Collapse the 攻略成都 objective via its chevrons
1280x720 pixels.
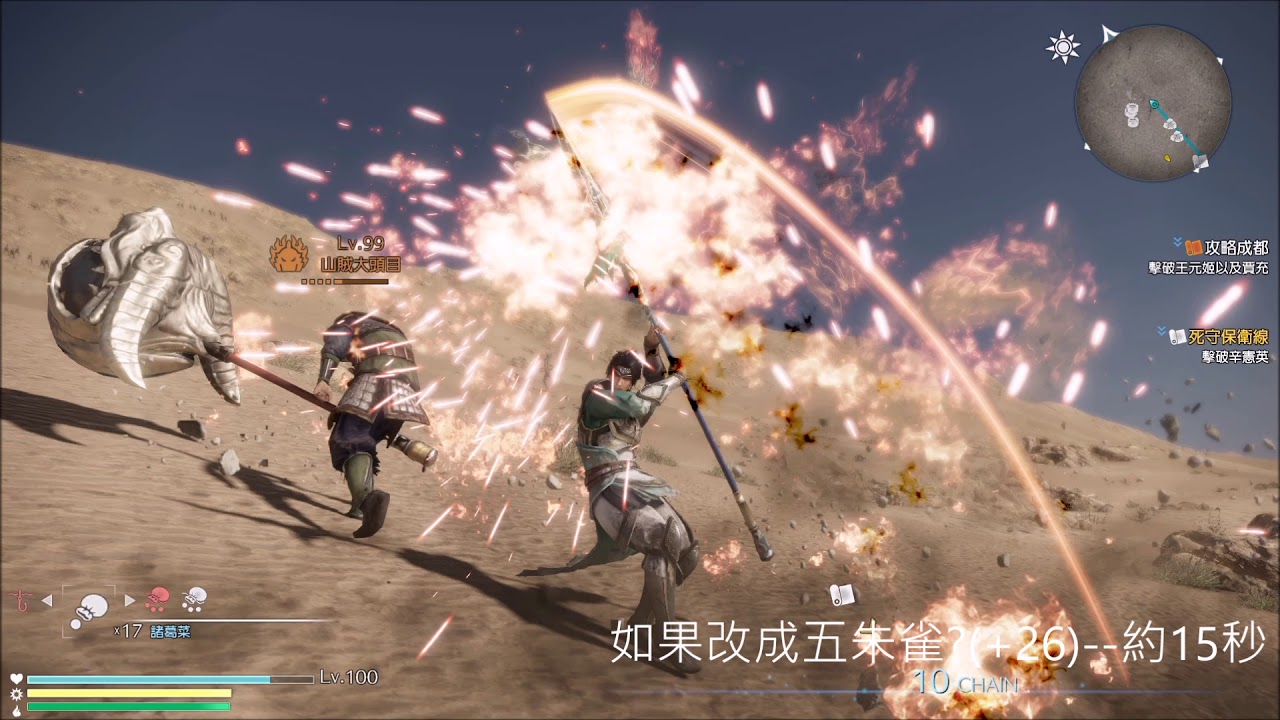(1176, 243)
